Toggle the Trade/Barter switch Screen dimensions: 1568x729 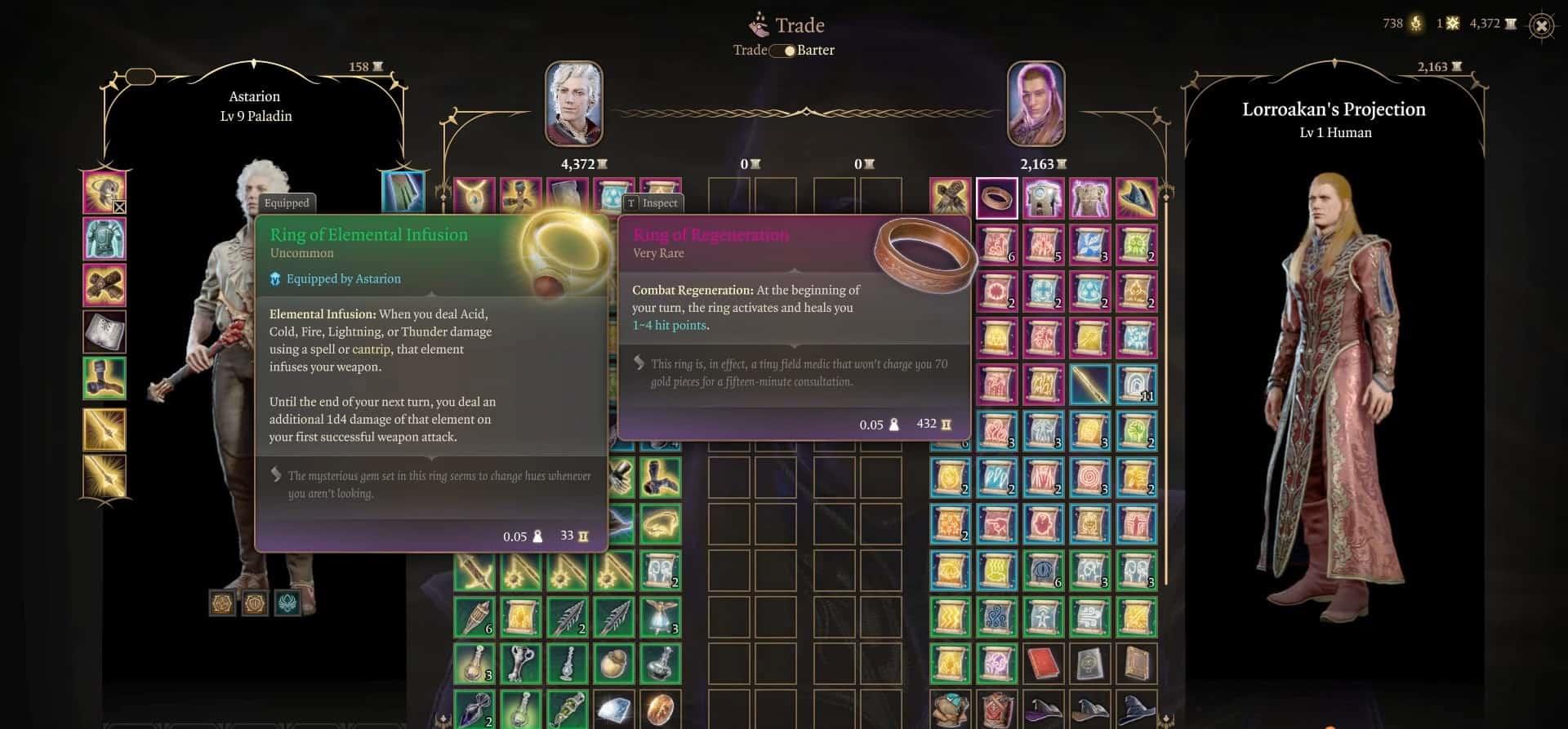point(784,51)
